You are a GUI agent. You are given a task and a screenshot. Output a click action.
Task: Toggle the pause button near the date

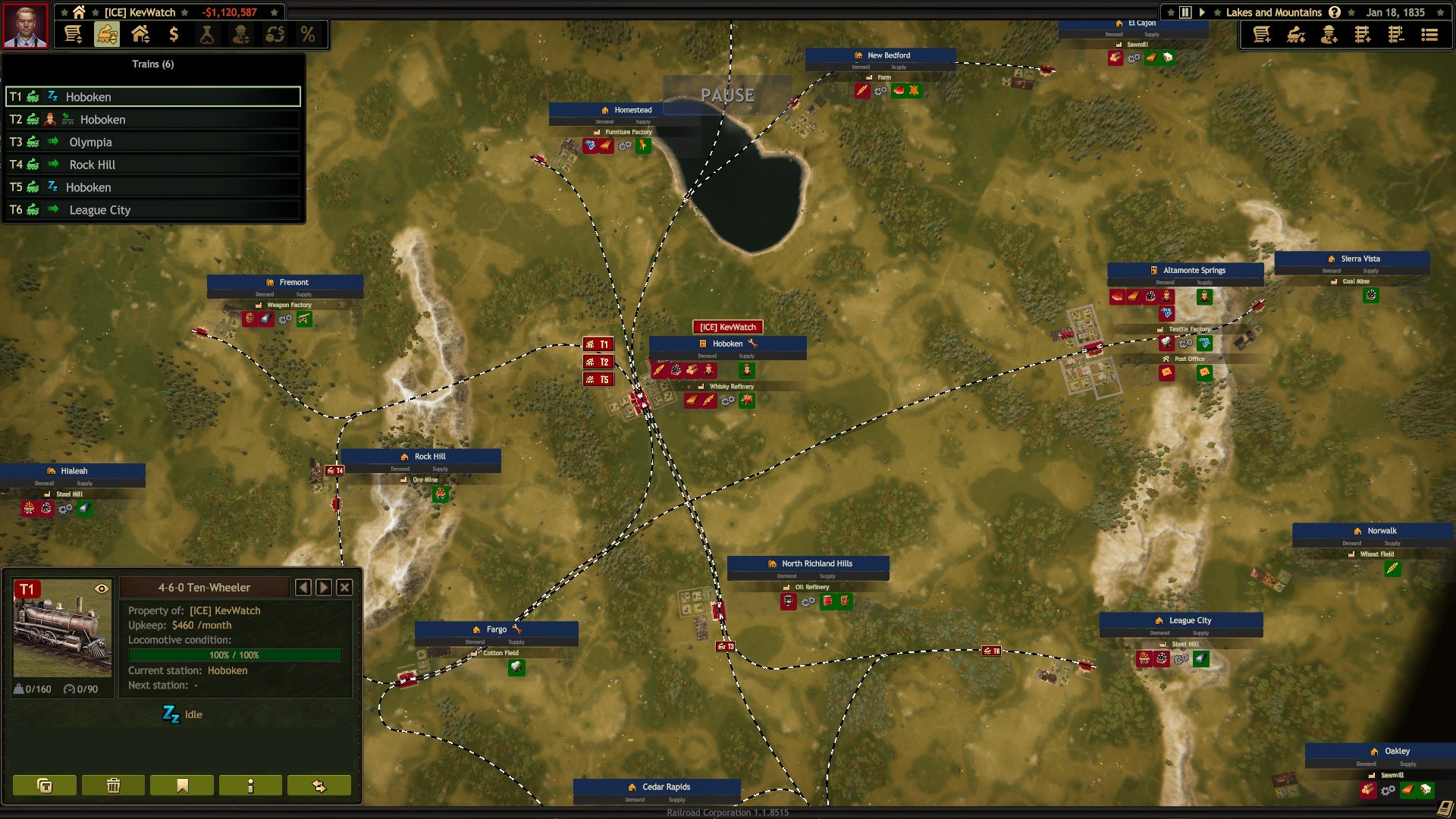1184,12
